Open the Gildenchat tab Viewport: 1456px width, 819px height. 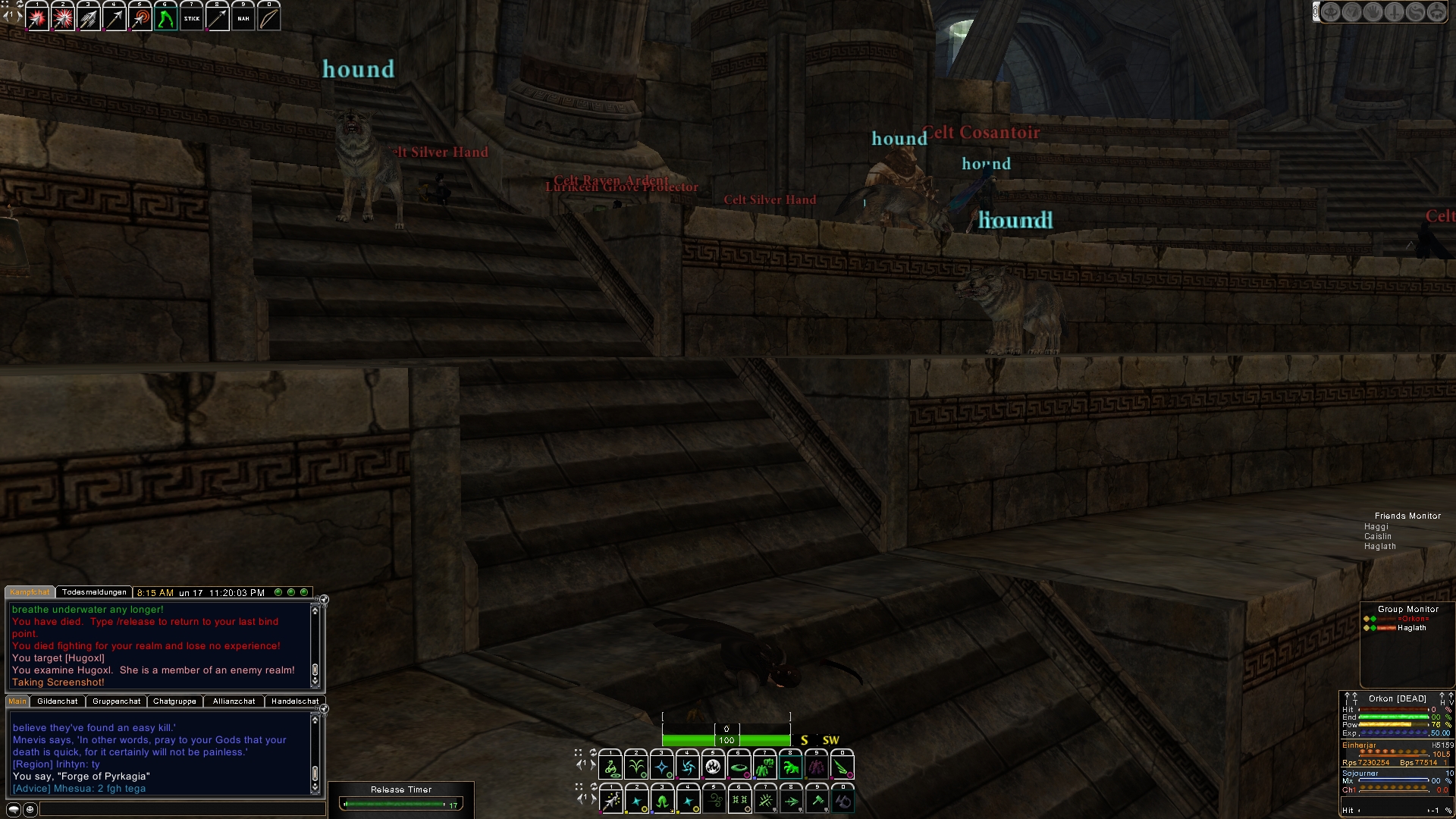click(x=58, y=701)
